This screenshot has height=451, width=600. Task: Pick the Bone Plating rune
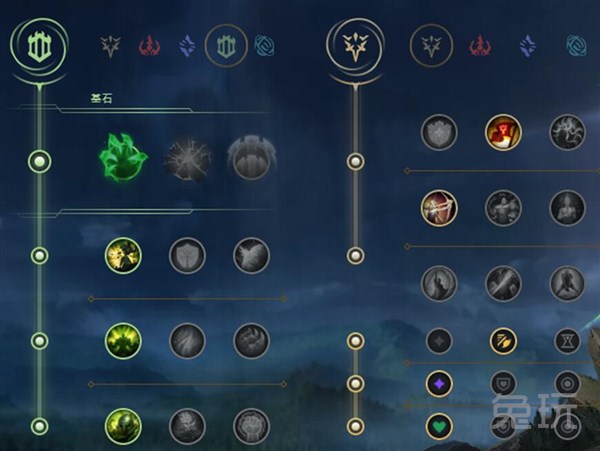point(251,341)
